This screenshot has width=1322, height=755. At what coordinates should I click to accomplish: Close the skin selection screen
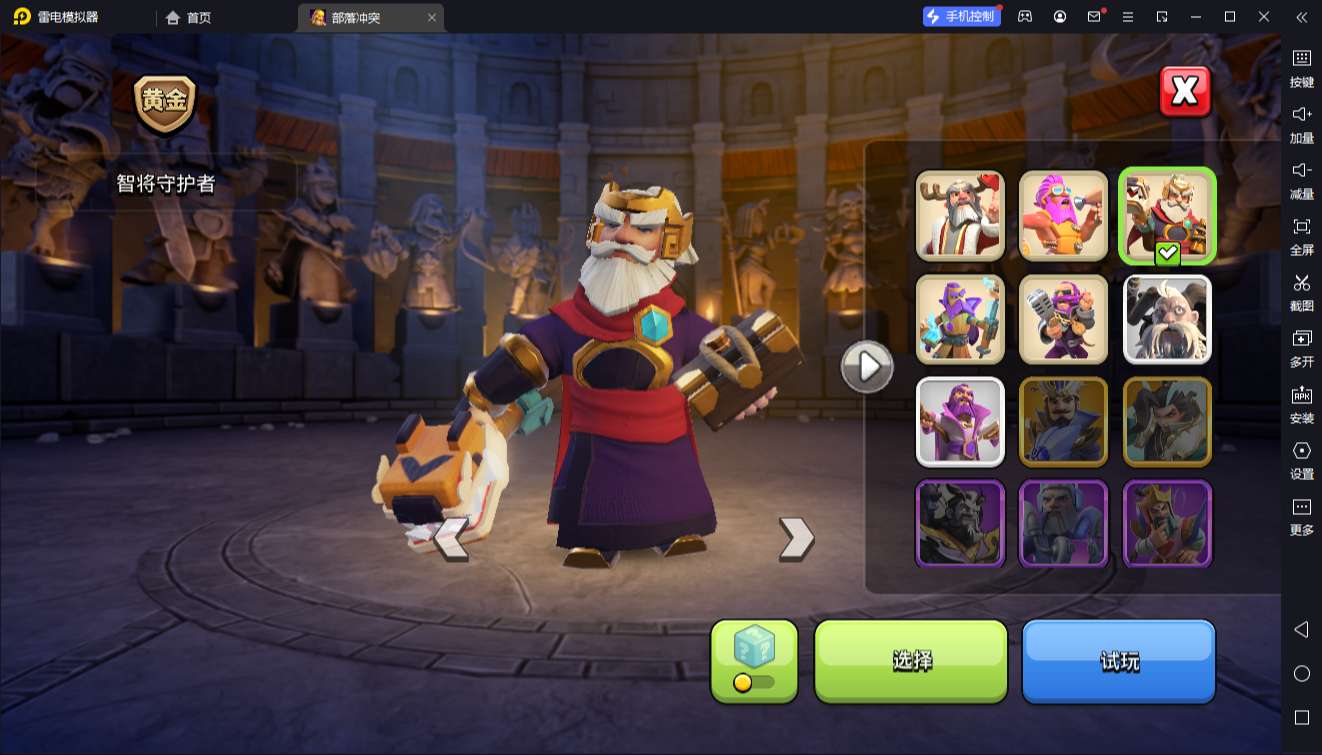(1185, 92)
